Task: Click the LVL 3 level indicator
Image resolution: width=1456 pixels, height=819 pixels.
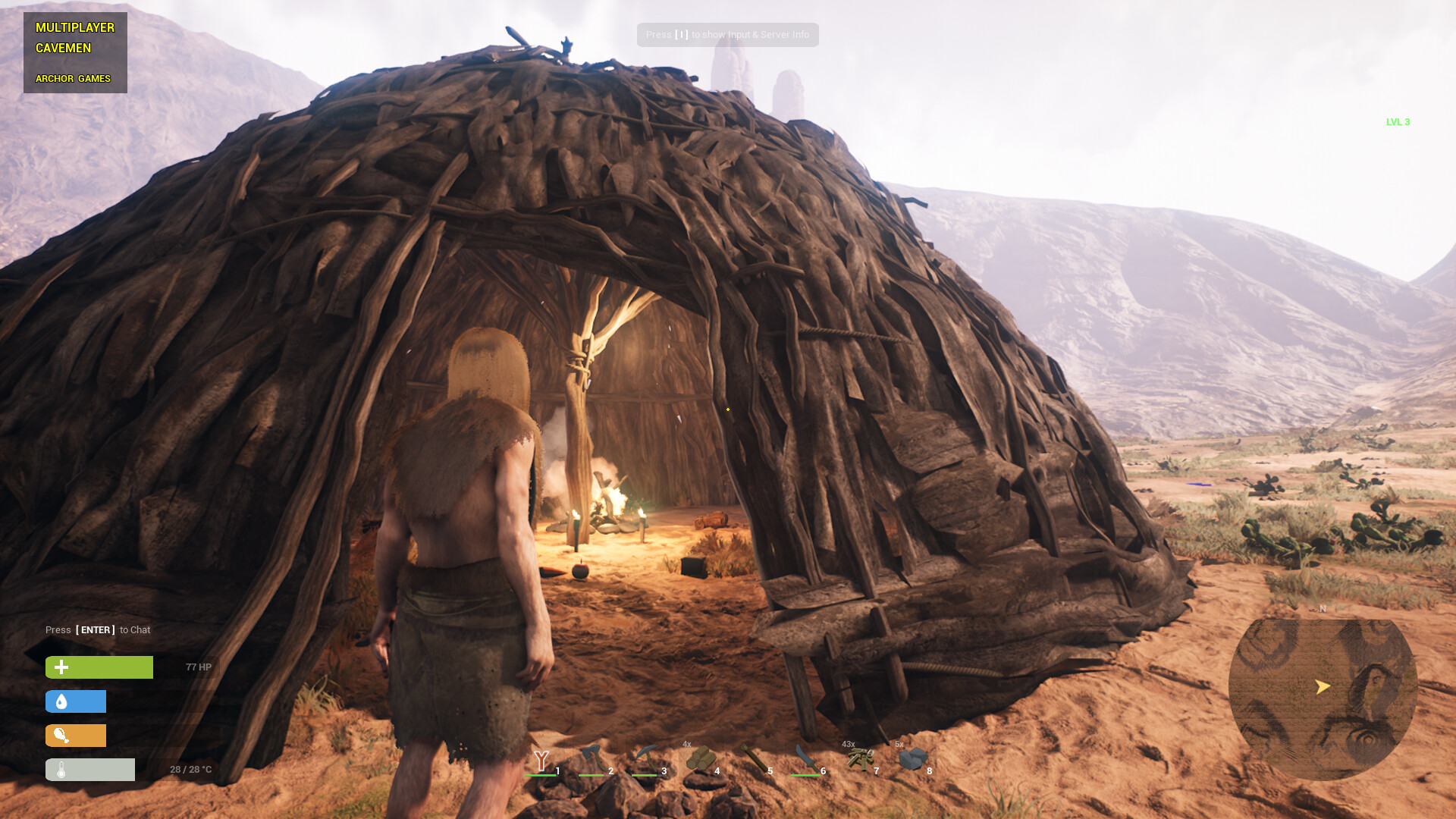Action: pyautogui.click(x=1398, y=121)
